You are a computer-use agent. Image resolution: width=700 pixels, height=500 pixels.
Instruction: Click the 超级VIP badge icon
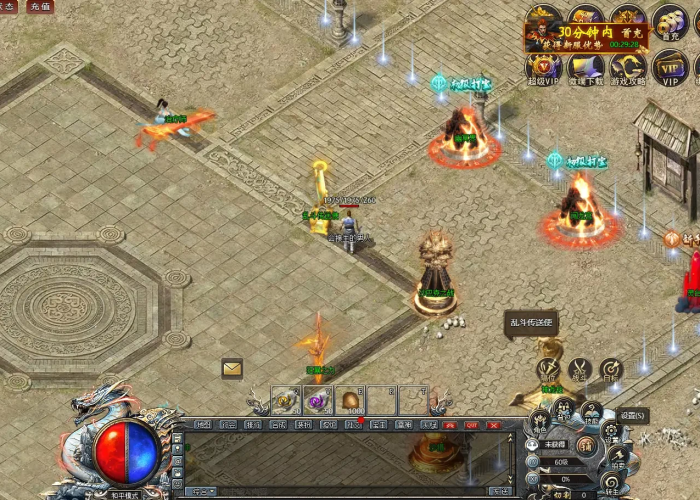[x=544, y=69]
